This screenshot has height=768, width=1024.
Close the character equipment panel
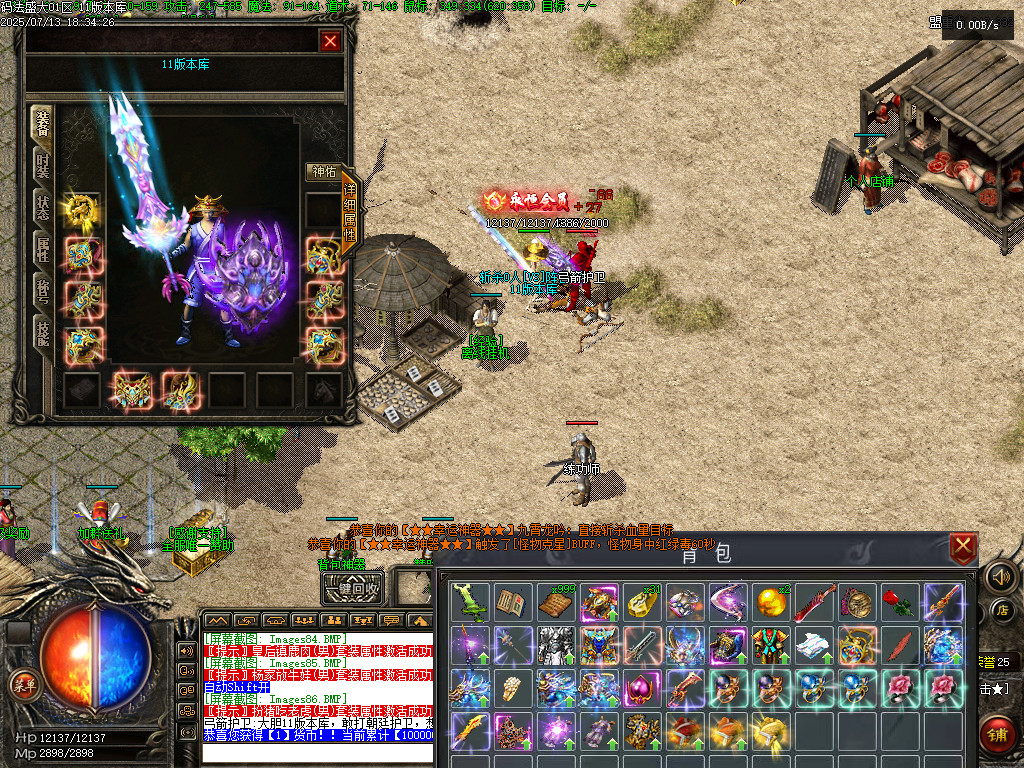[x=330, y=41]
